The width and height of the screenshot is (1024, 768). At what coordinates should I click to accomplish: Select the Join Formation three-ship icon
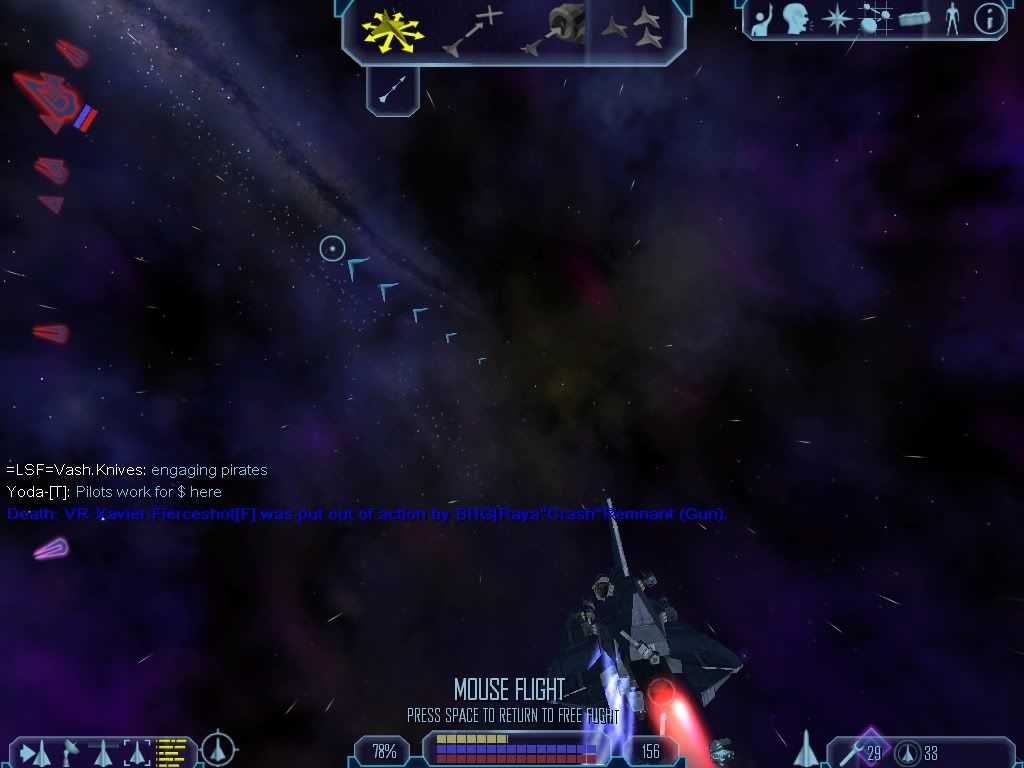(633, 30)
